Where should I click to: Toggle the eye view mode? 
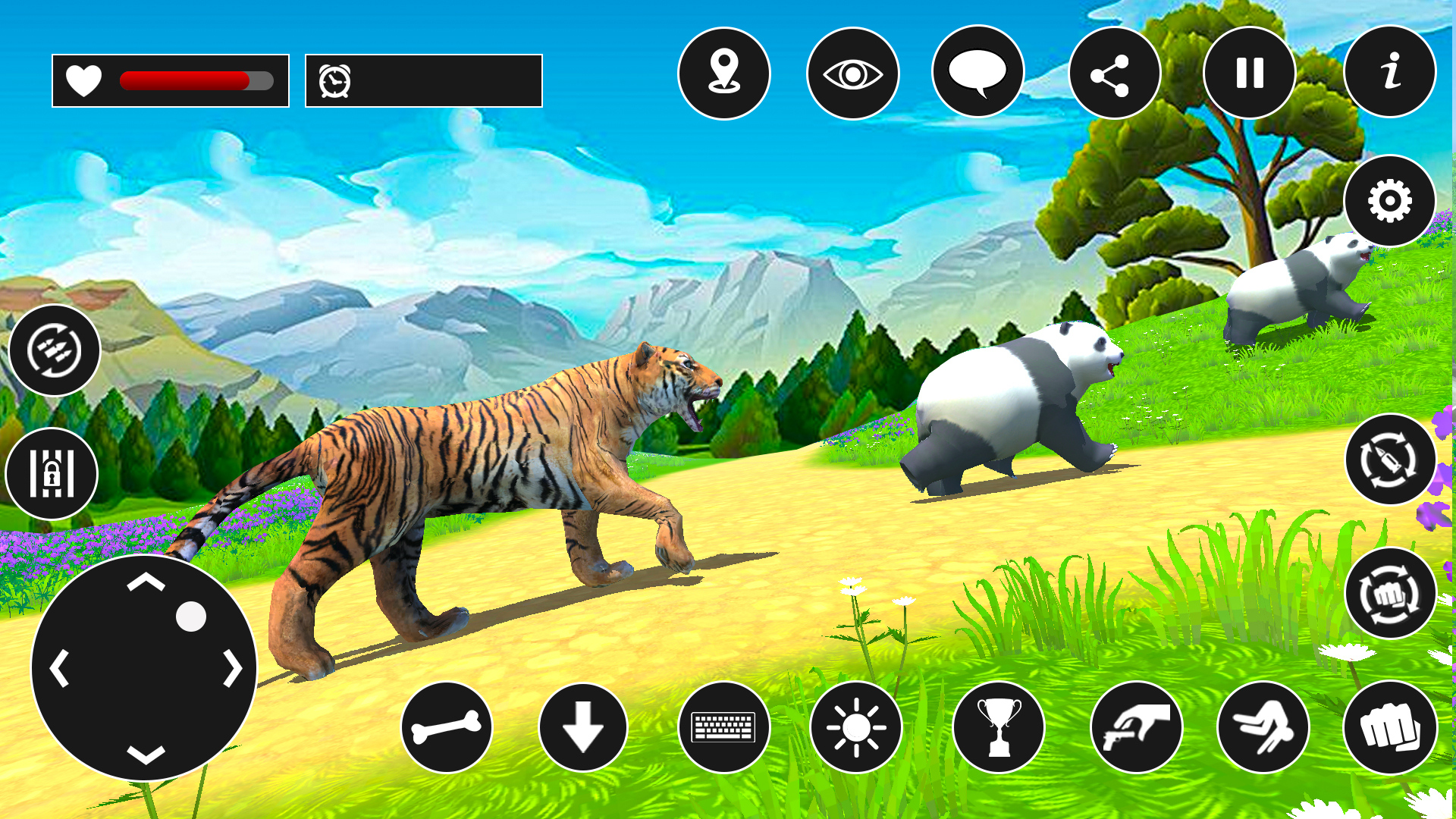pyautogui.click(x=854, y=72)
